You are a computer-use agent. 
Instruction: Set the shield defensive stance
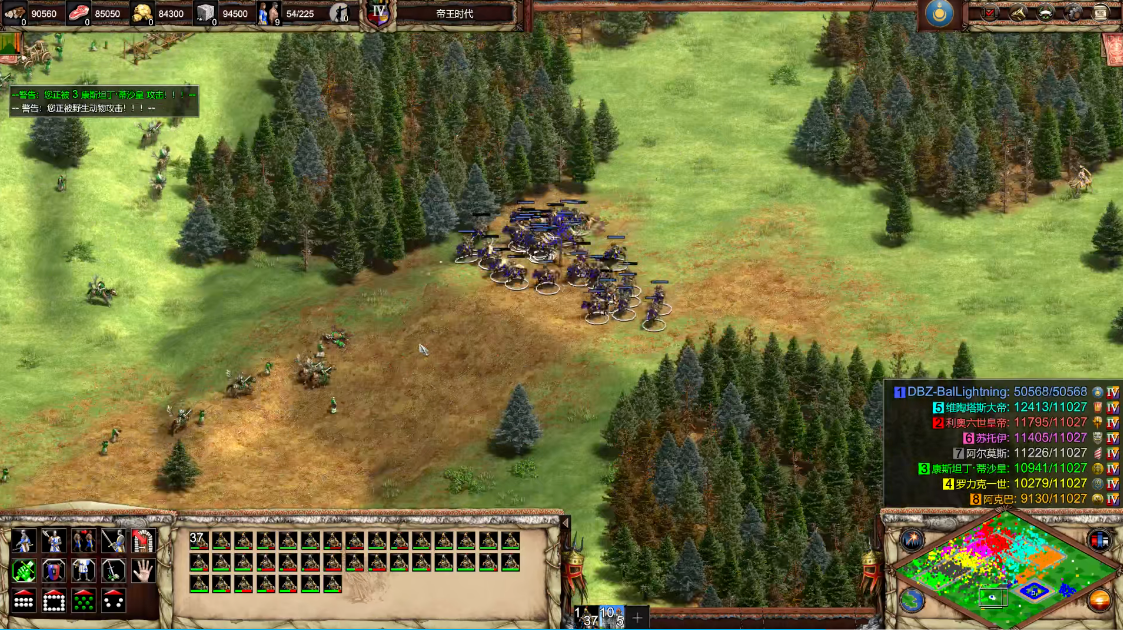coord(53,571)
